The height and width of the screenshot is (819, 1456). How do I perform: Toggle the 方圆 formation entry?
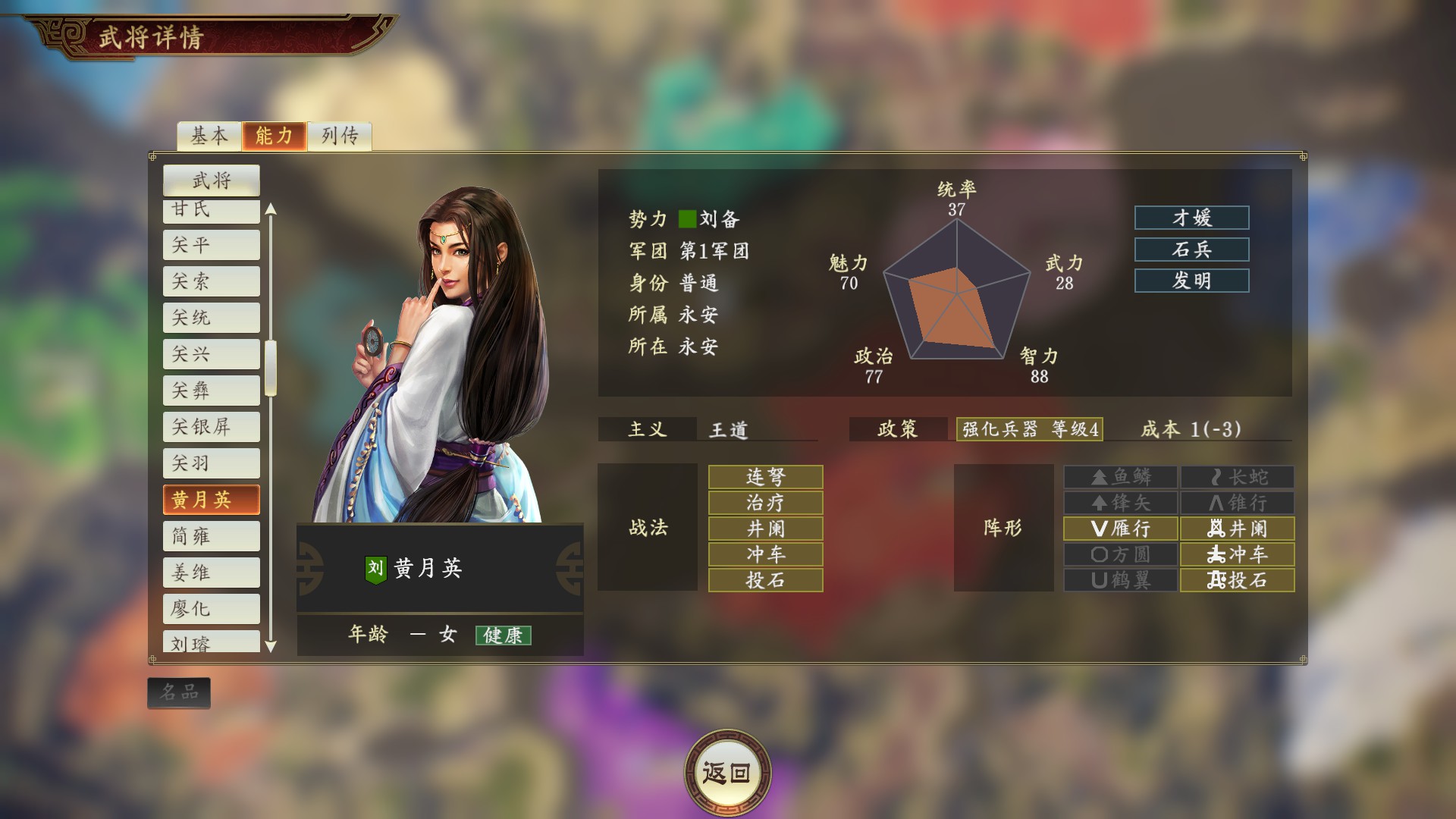coord(1120,554)
